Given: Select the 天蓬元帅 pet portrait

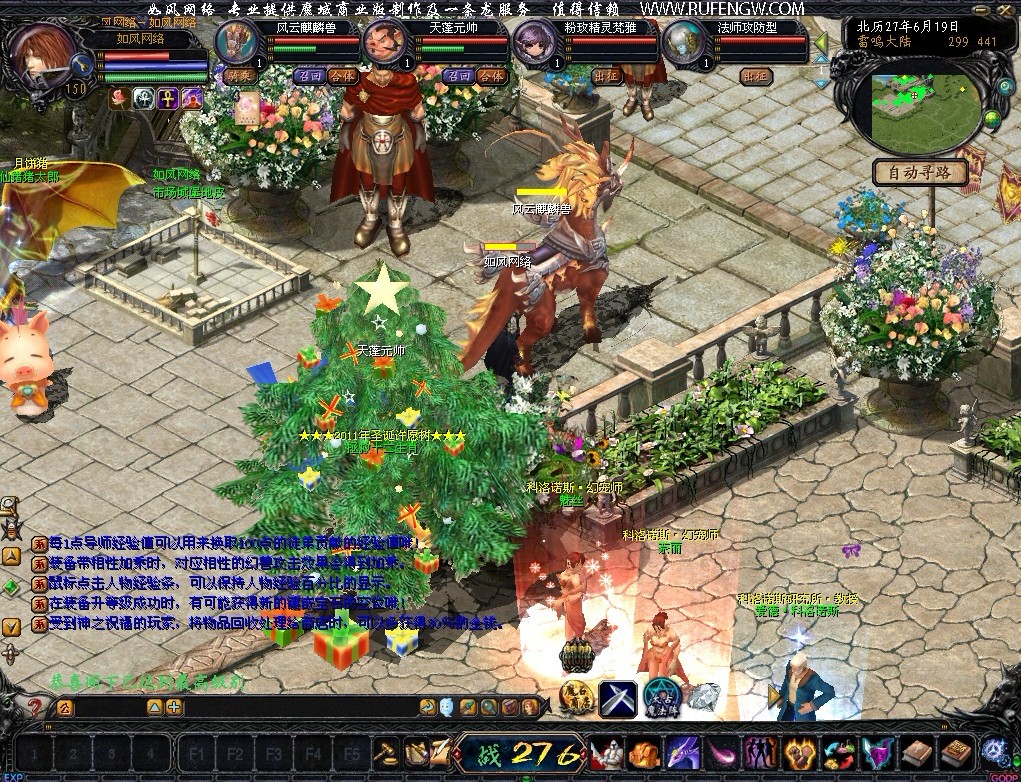Looking at the screenshot, I should [x=384, y=43].
